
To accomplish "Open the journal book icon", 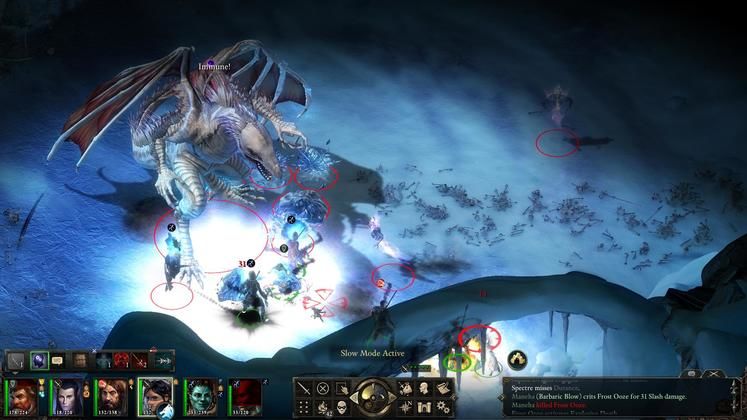I will 443,388.
